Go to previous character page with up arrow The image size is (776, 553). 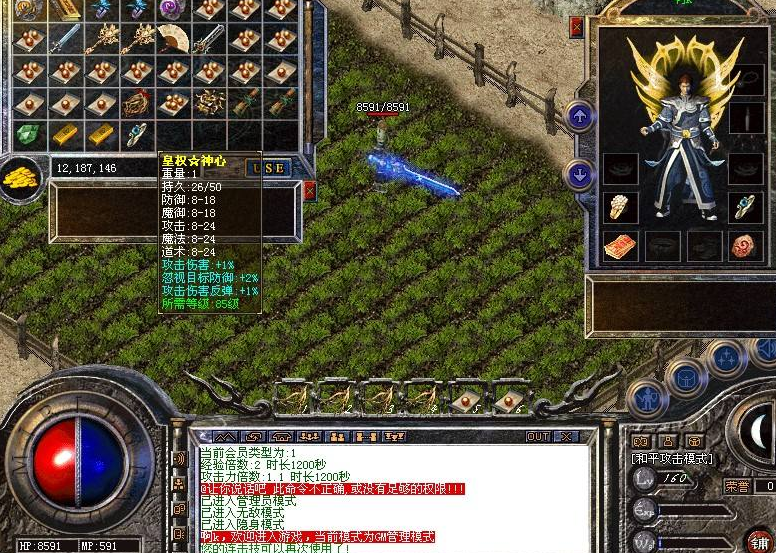pos(580,116)
